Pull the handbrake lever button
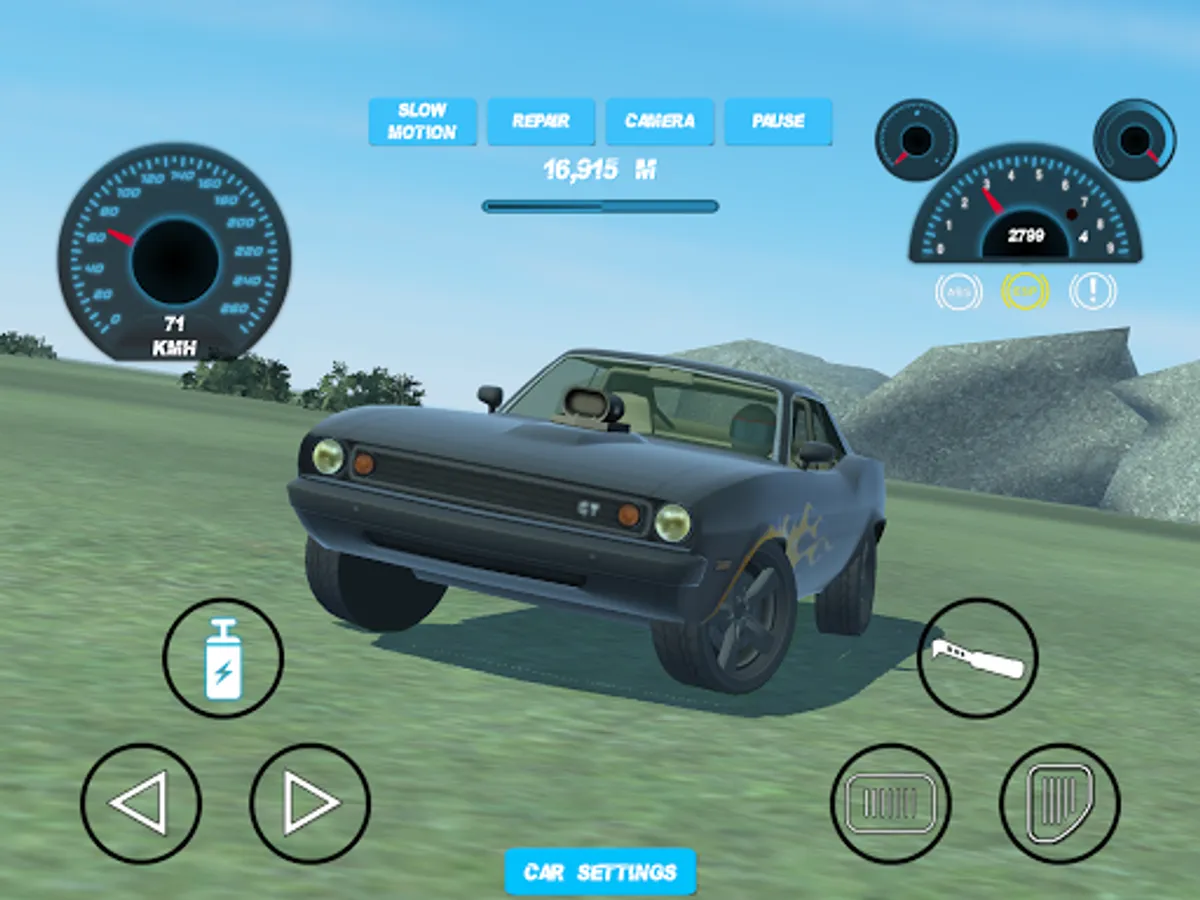The height and width of the screenshot is (900, 1200). tap(977, 658)
